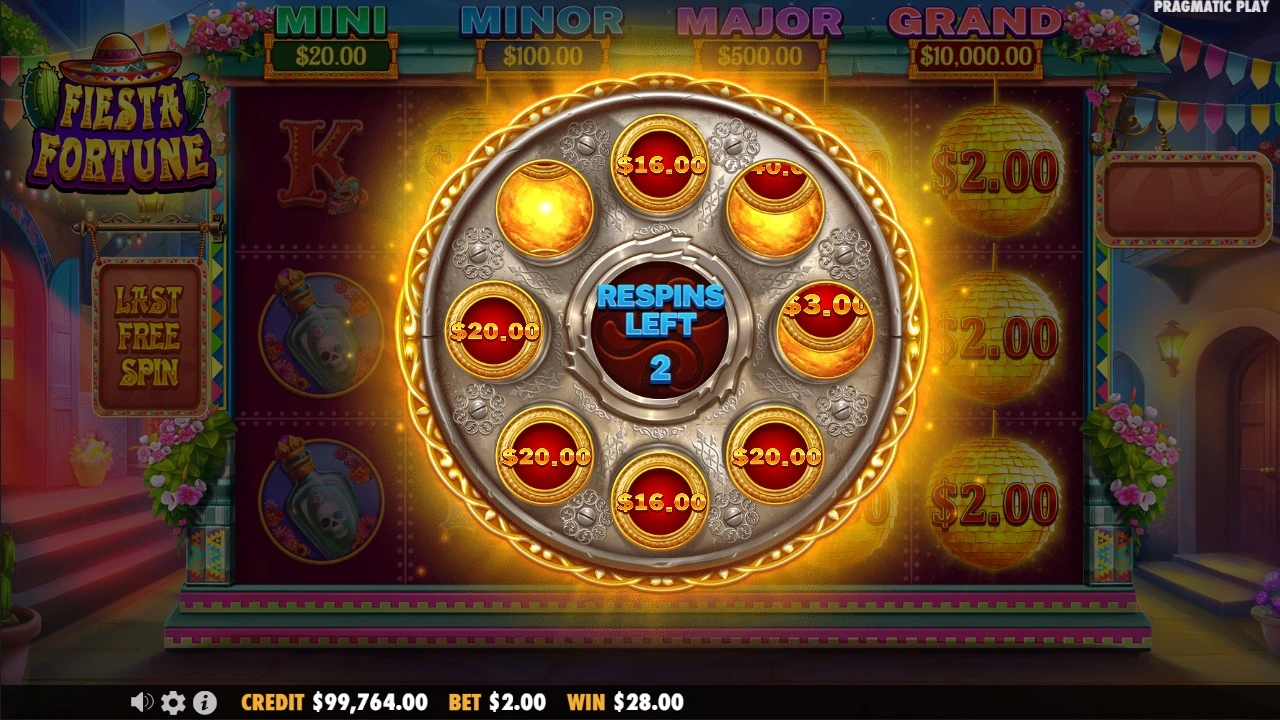Click the $16.00 coin at wheel top
The height and width of the screenshot is (720, 1280).
662,165
